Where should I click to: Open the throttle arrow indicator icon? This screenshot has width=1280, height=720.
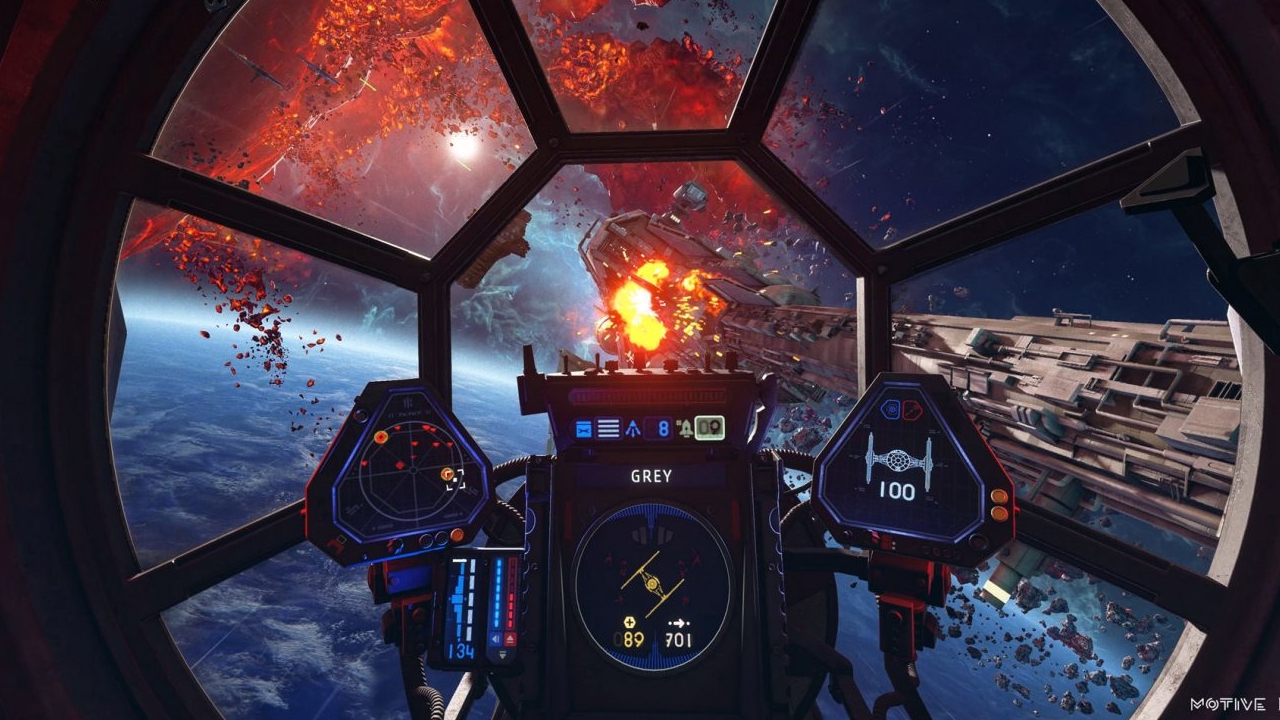[632, 428]
